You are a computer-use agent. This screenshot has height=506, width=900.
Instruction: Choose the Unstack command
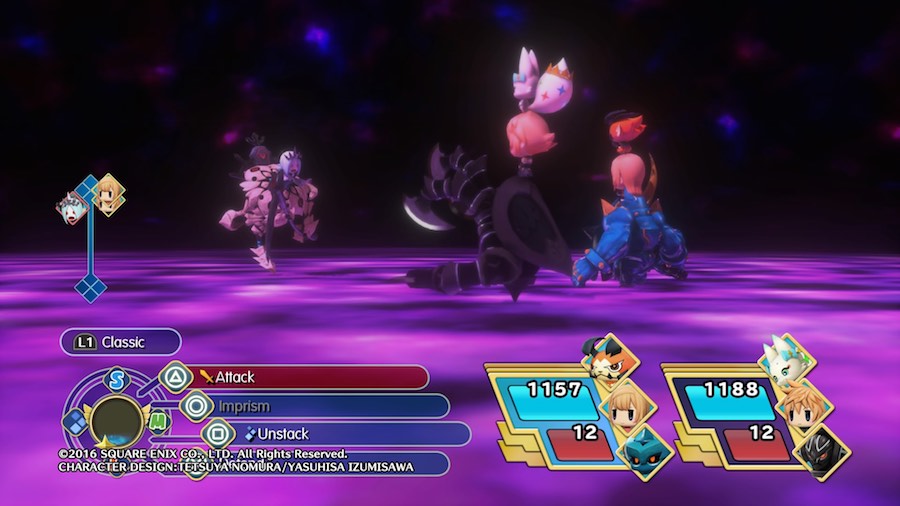[330, 434]
